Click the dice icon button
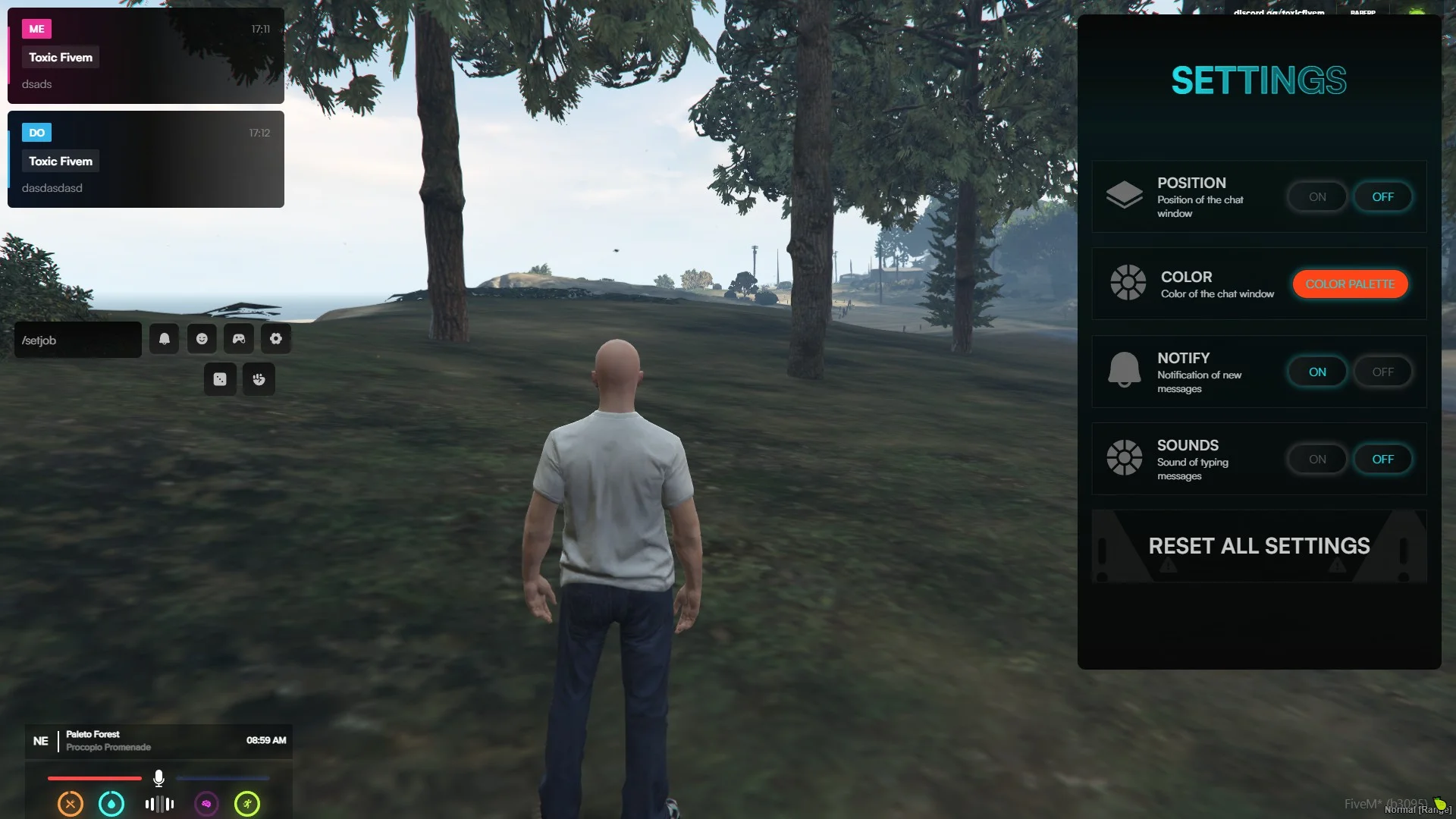The height and width of the screenshot is (819, 1456). coord(220,379)
